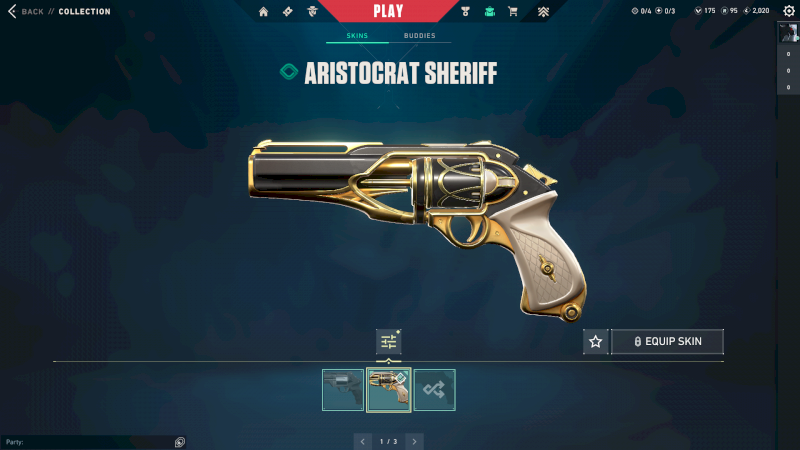Open the skin filter sliders button
The image size is (800, 450).
[388, 342]
